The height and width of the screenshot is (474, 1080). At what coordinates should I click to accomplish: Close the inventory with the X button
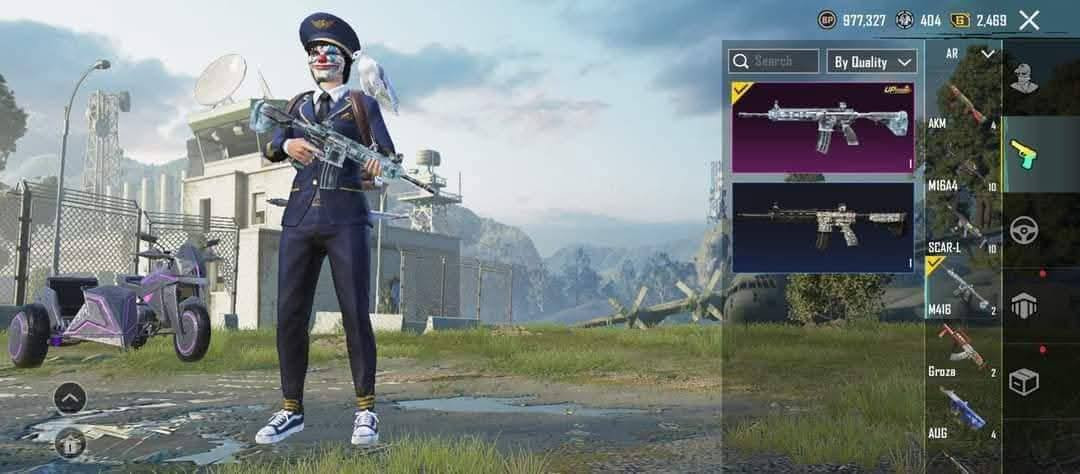pyautogui.click(x=1029, y=20)
